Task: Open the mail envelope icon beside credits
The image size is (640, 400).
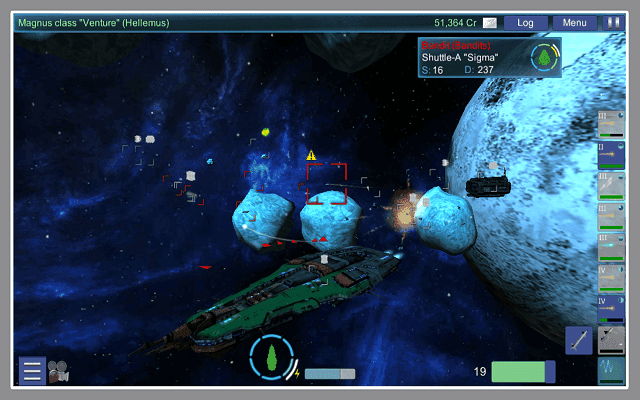Action: click(x=490, y=22)
